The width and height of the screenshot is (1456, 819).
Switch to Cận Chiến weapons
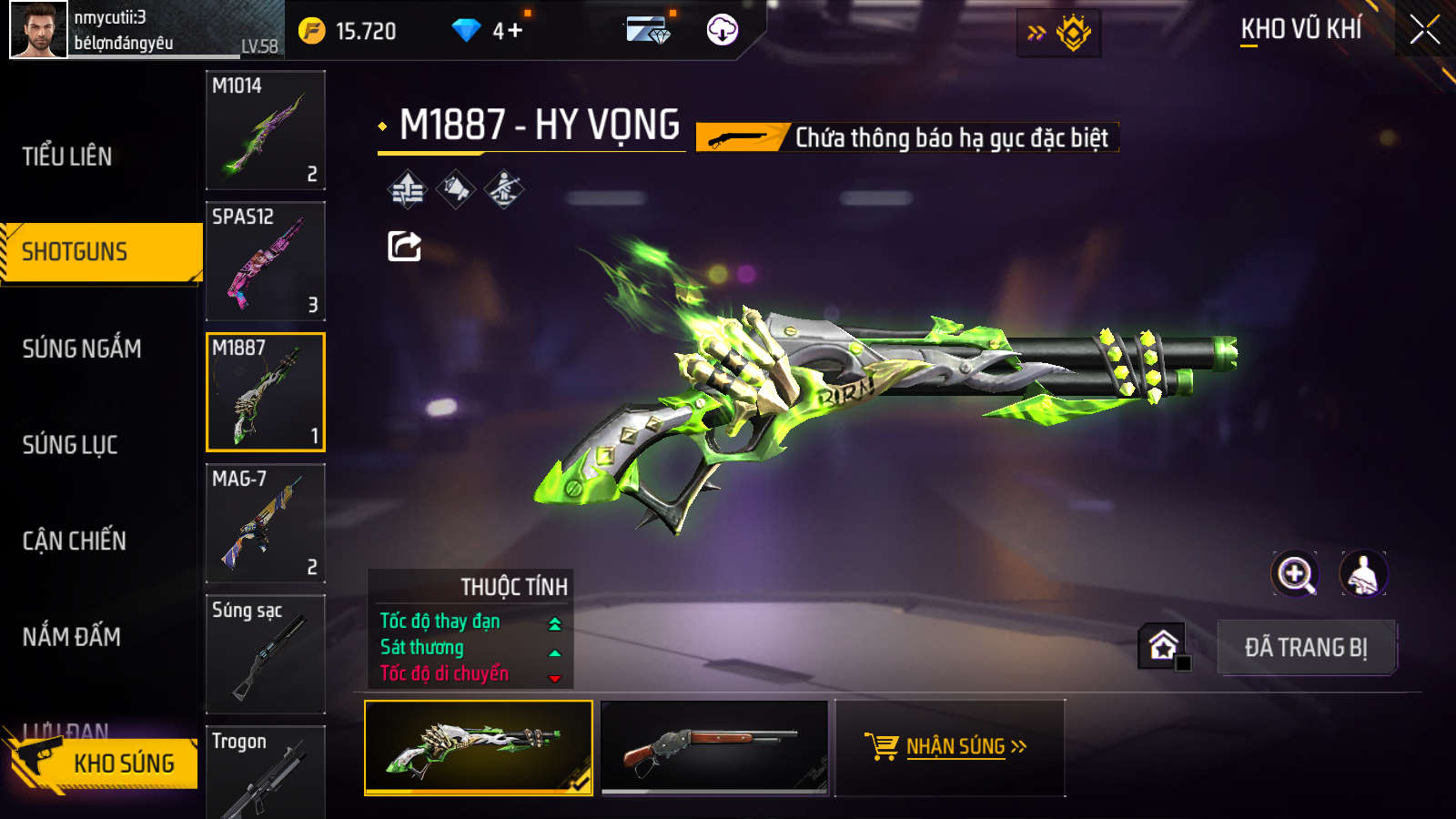tap(75, 541)
